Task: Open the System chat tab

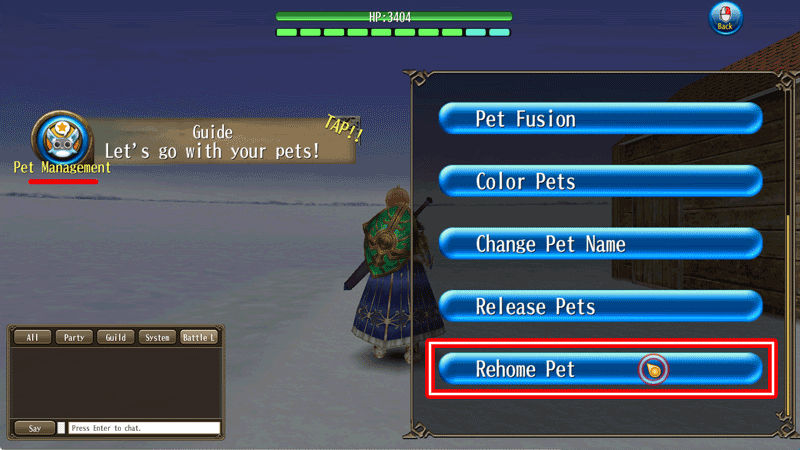Action: click(x=157, y=338)
